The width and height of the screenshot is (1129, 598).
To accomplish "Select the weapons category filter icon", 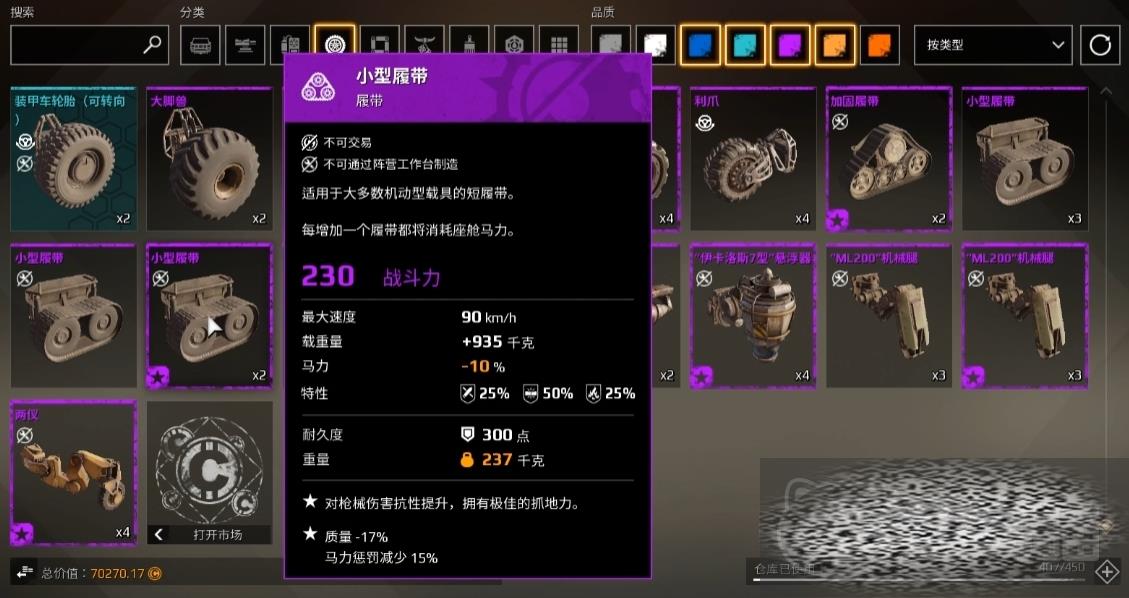I will click(x=245, y=45).
